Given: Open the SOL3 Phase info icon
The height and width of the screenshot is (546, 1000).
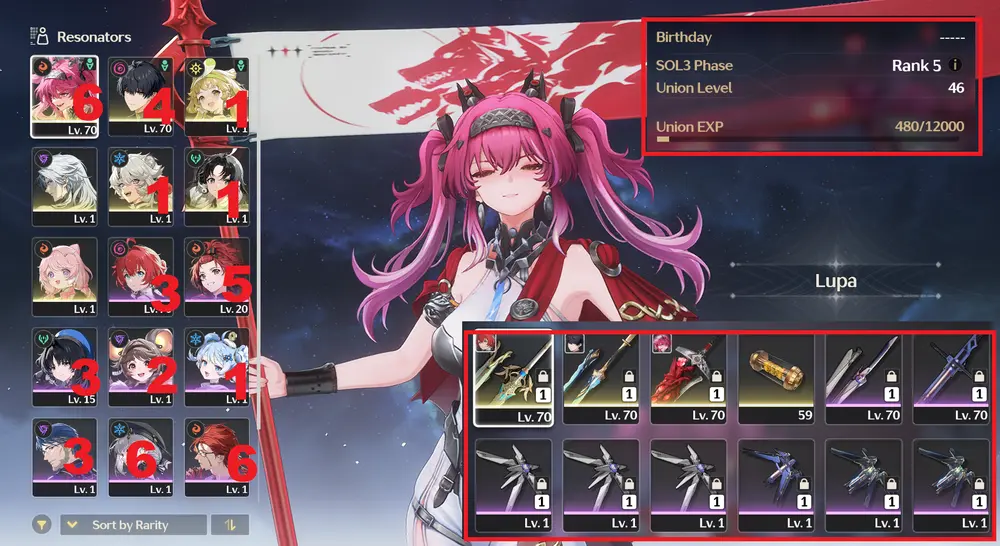Looking at the screenshot, I should pos(956,66).
